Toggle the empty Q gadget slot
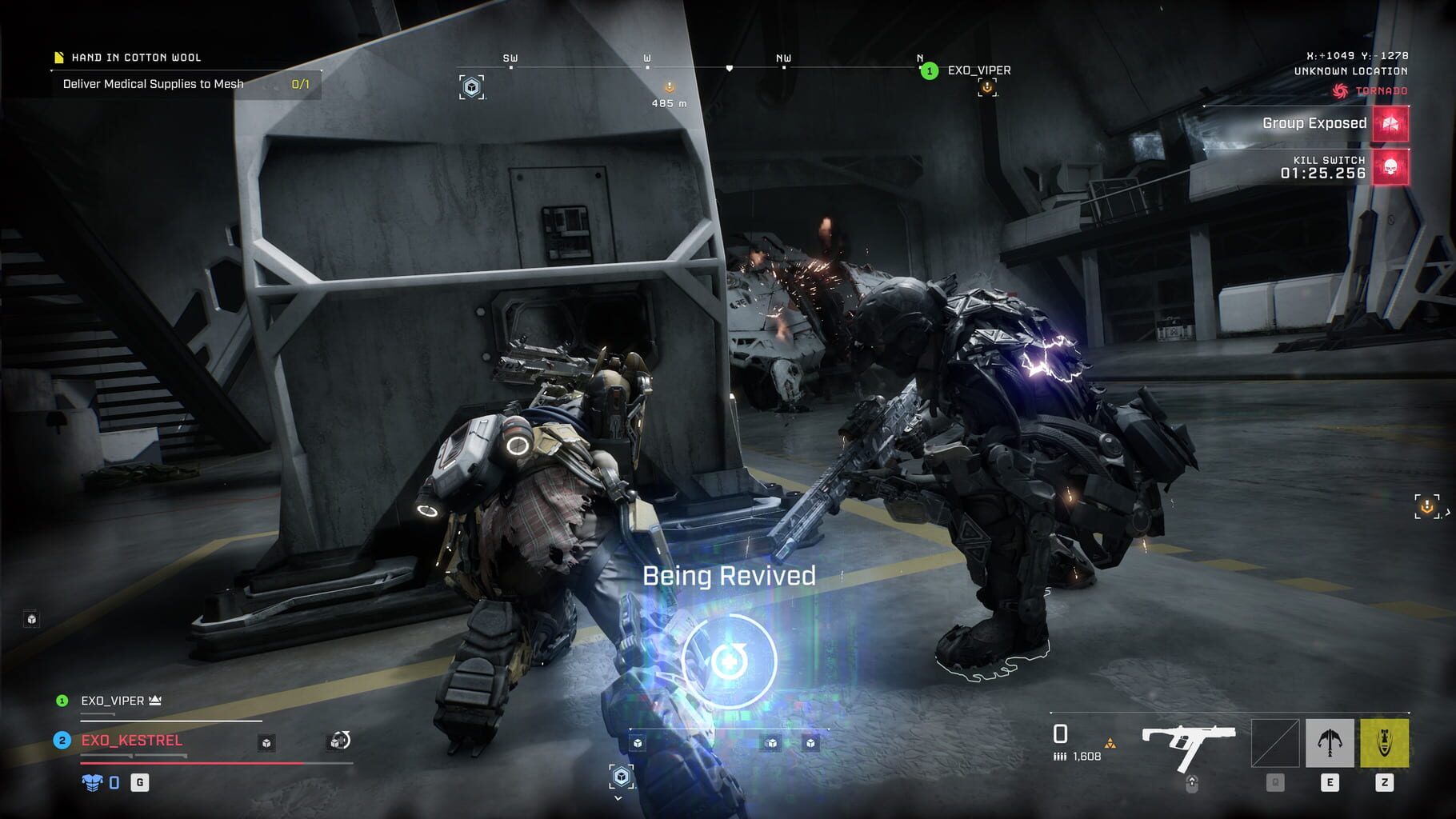The image size is (1456, 819). click(1274, 742)
